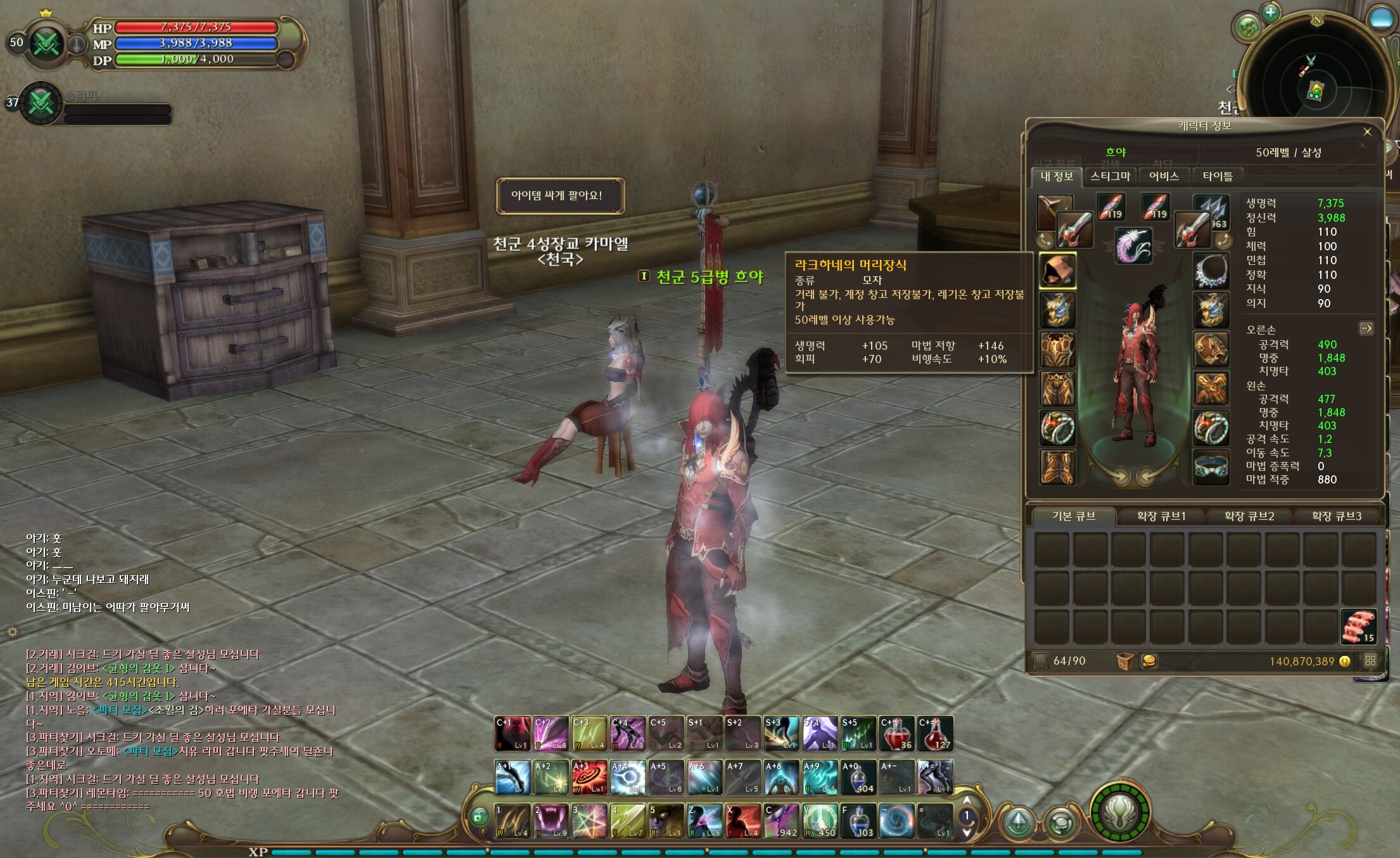Use the blue potion stacked 404
Viewport: 1400px width, 858px height.
(x=858, y=778)
